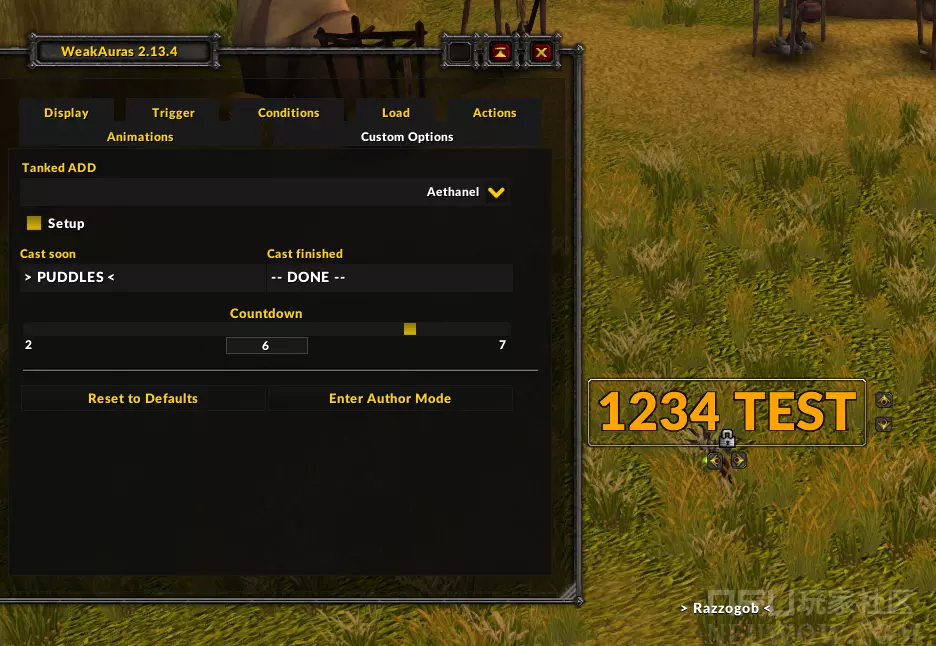Open the Animations tab
936x646 pixels.
(140, 137)
